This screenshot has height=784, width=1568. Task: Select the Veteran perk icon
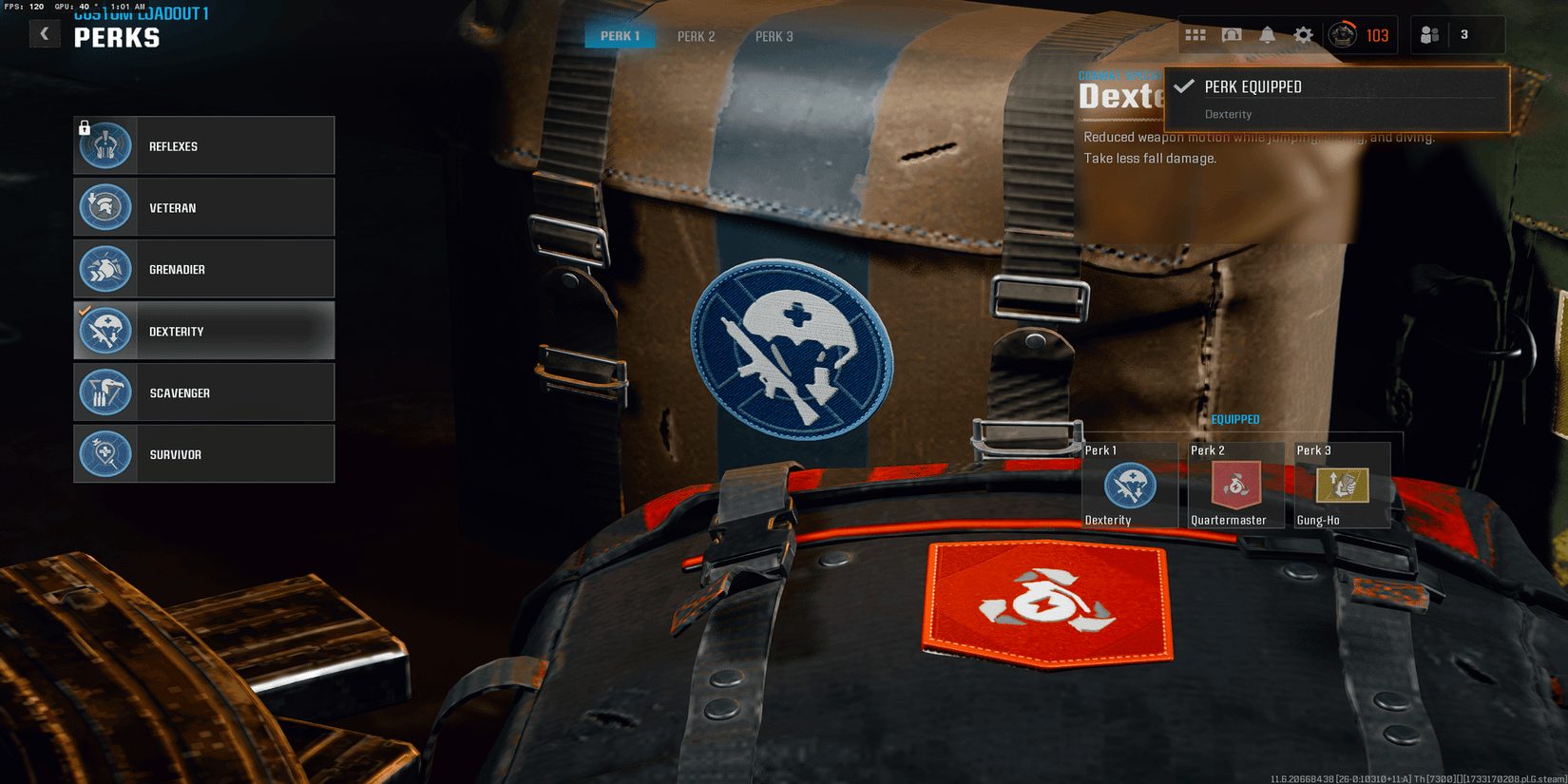pos(105,207)
